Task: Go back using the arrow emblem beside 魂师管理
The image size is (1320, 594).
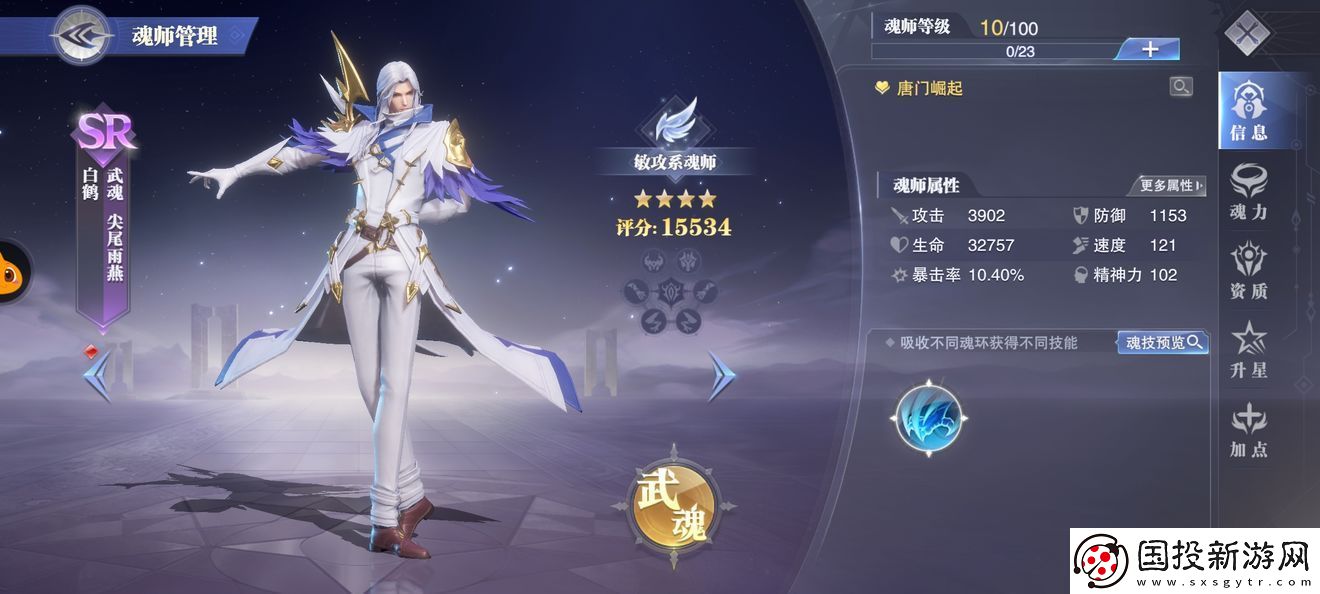Action: pyautogui.click(x=82, y=34)
